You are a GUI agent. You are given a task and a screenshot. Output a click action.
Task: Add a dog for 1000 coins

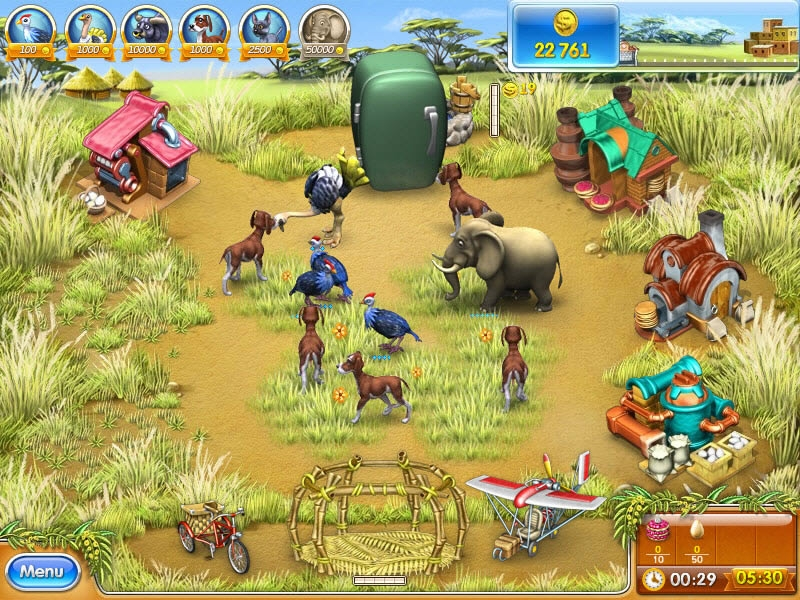[x=204, y=28]
